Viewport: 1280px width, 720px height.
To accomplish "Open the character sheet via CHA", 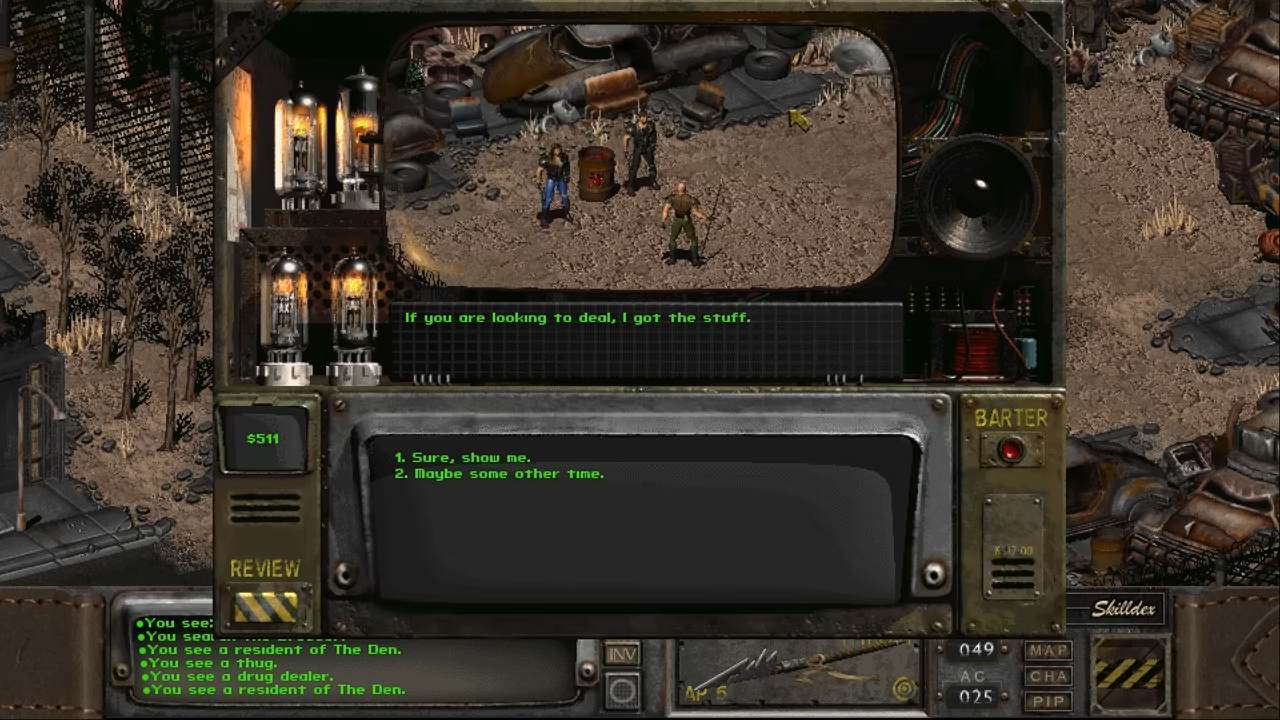I will (1047, 676).
